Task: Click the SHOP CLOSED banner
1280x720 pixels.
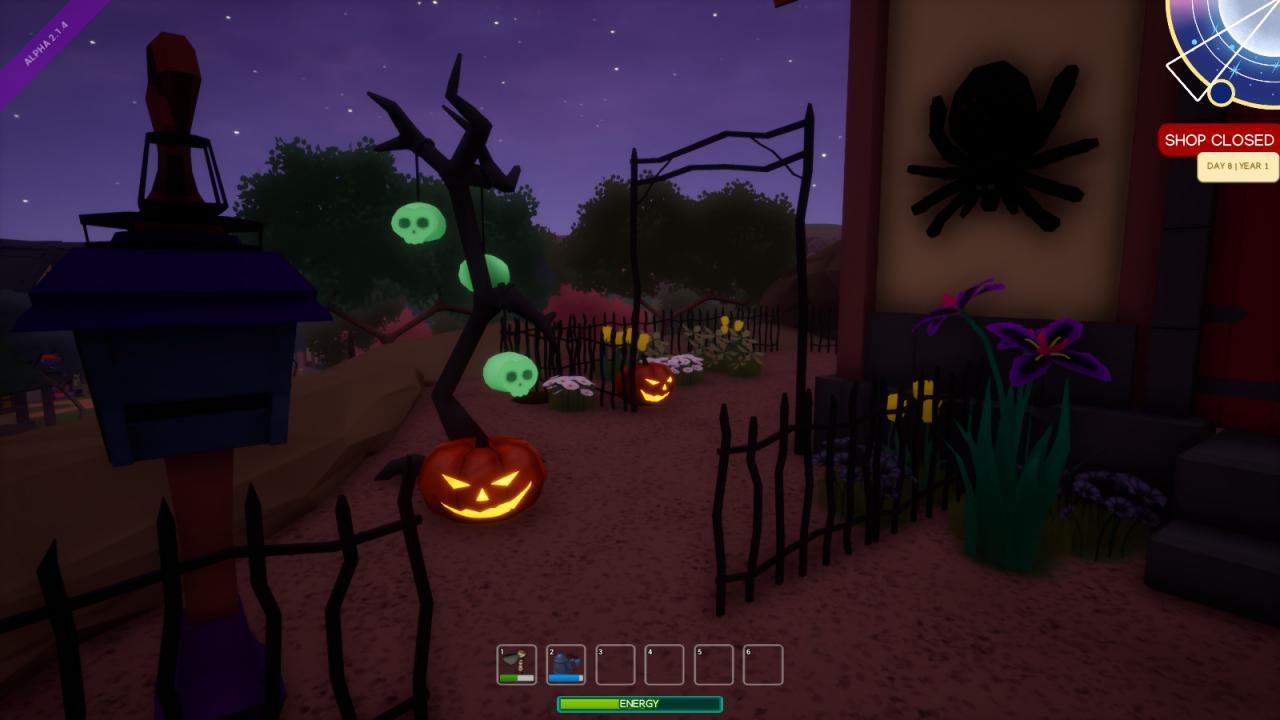Action: 1215,139
